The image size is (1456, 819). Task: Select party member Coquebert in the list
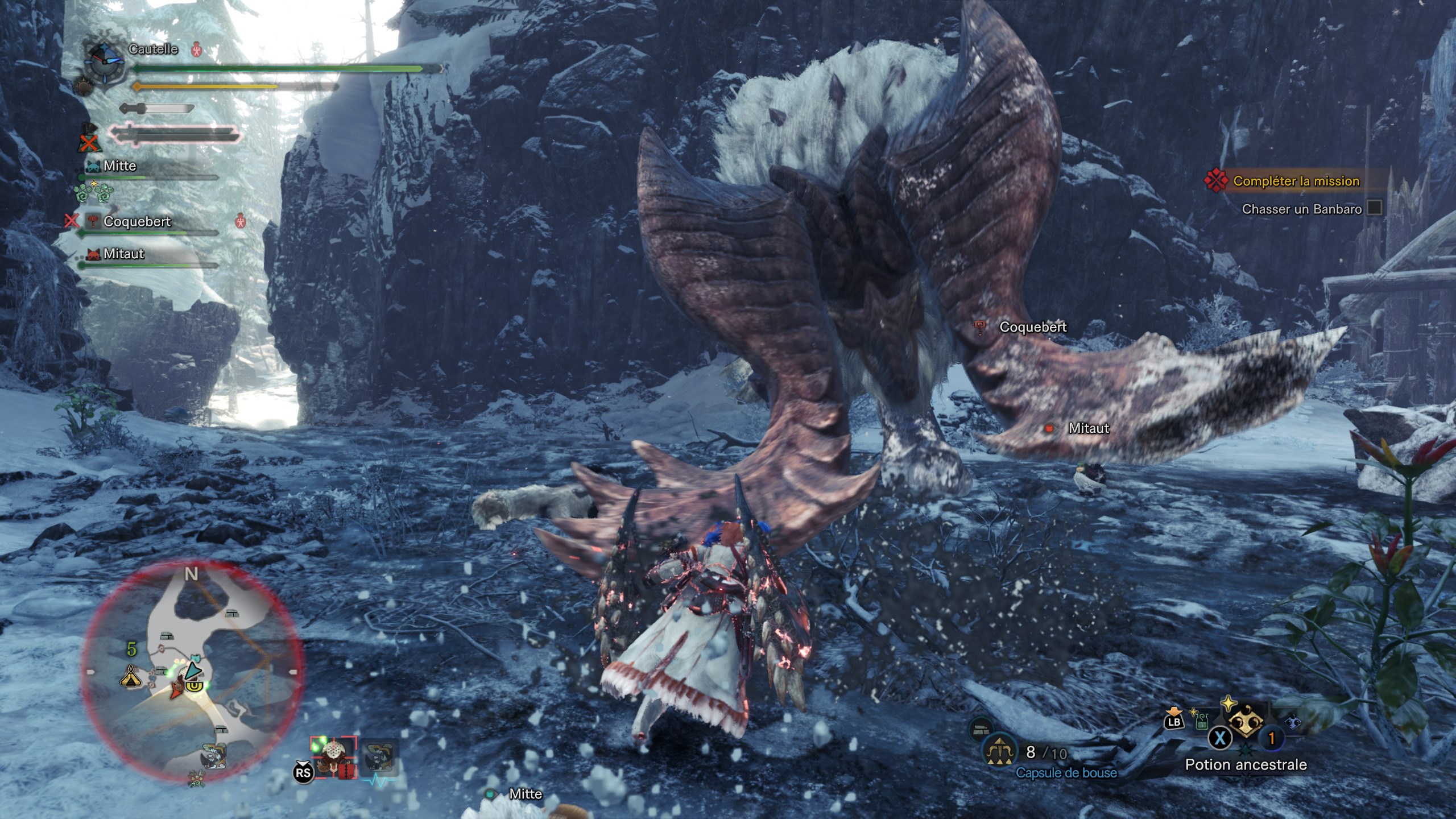(137, 222)
